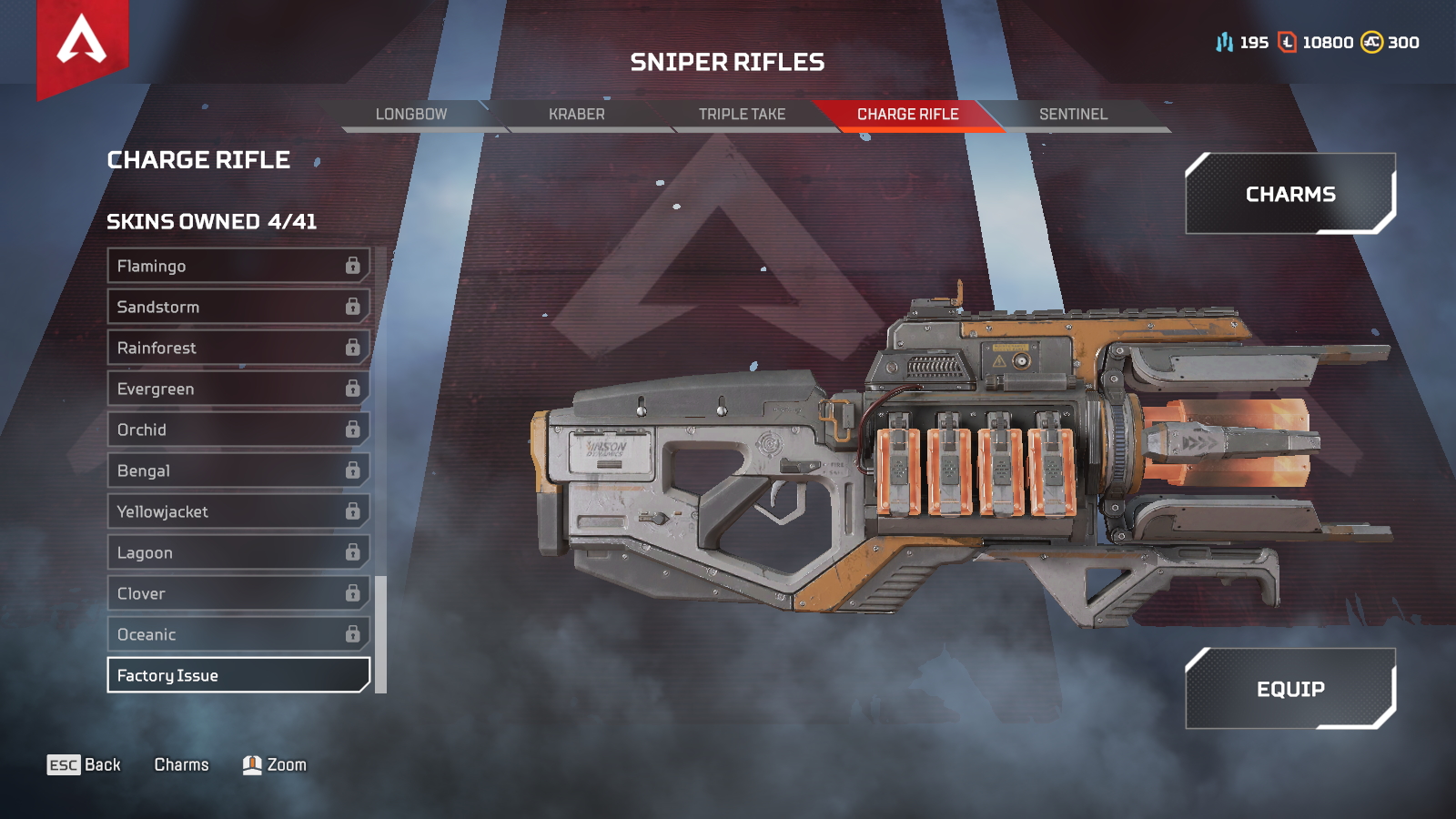Open the Charms menu

(1289, 194)
